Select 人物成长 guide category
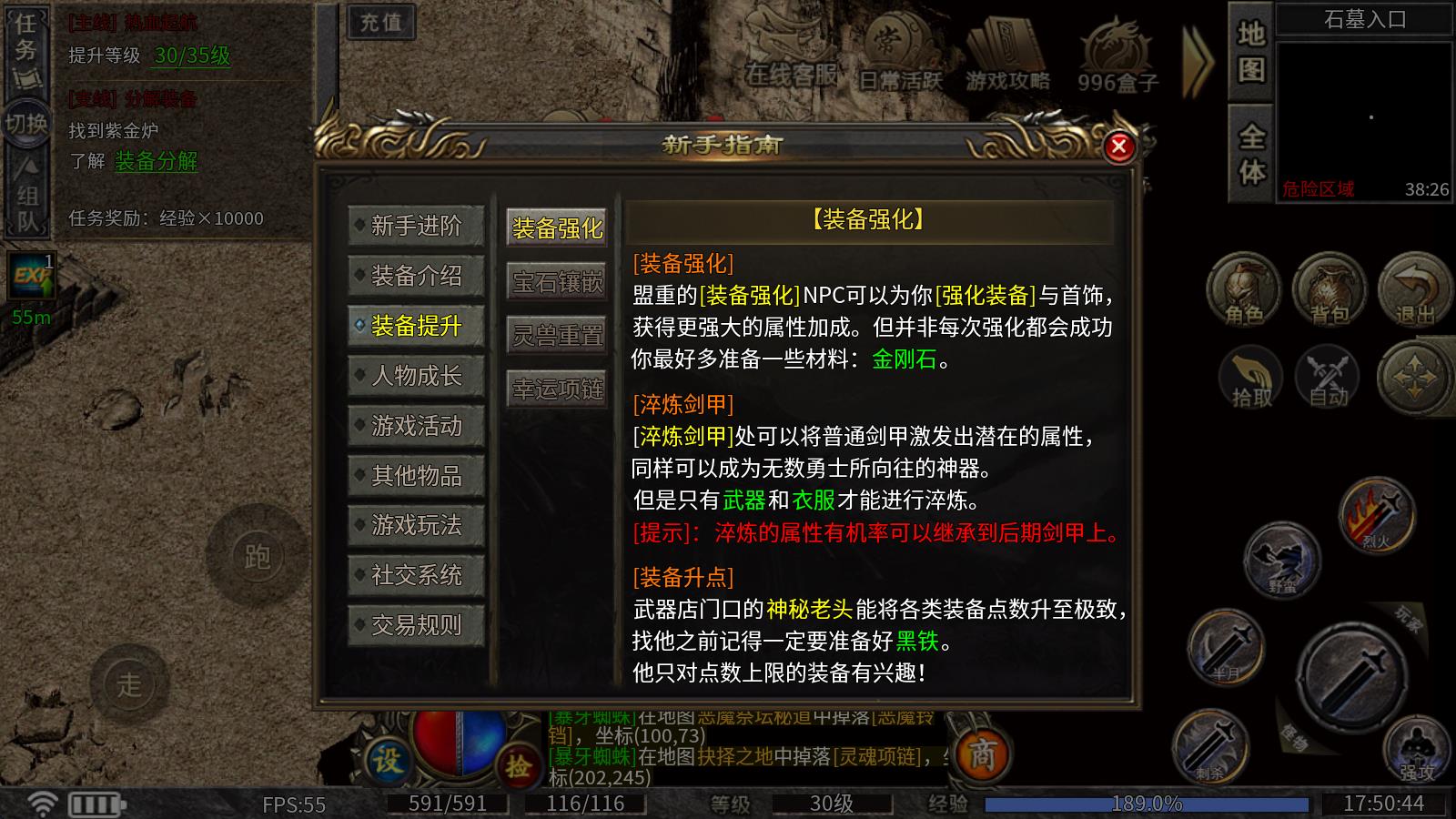This screenshot has height=819, width=1456. pyautogui.click(x=416, y=375)
